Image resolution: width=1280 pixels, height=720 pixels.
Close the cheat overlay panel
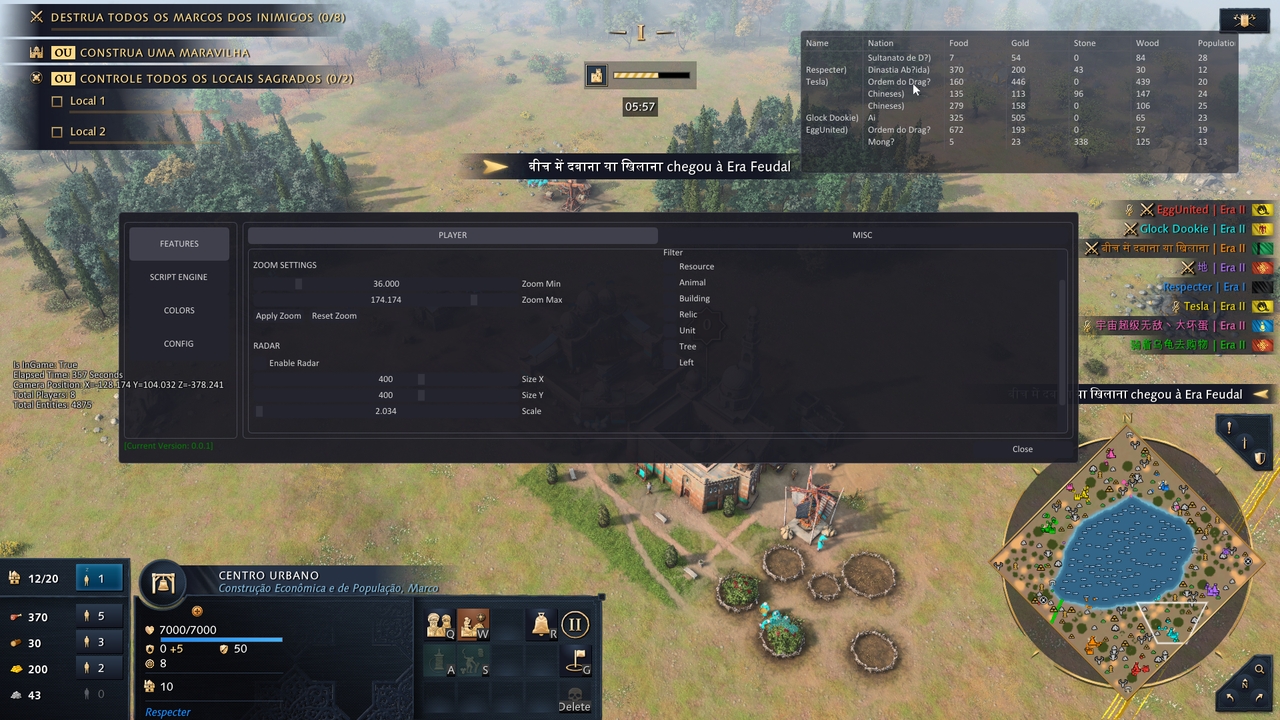(1022, 449)
